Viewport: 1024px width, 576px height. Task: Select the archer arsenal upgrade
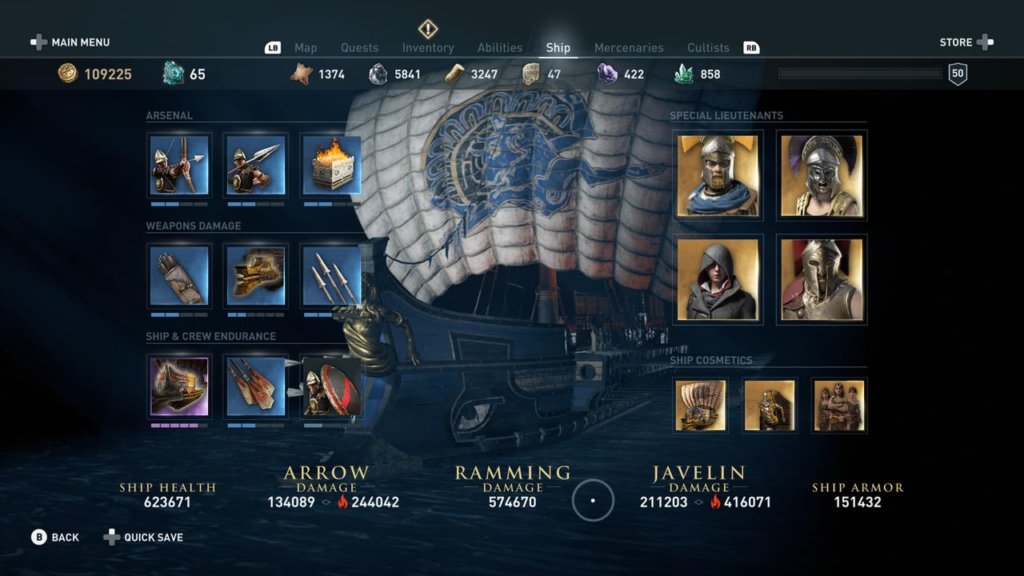coord(179,165)
